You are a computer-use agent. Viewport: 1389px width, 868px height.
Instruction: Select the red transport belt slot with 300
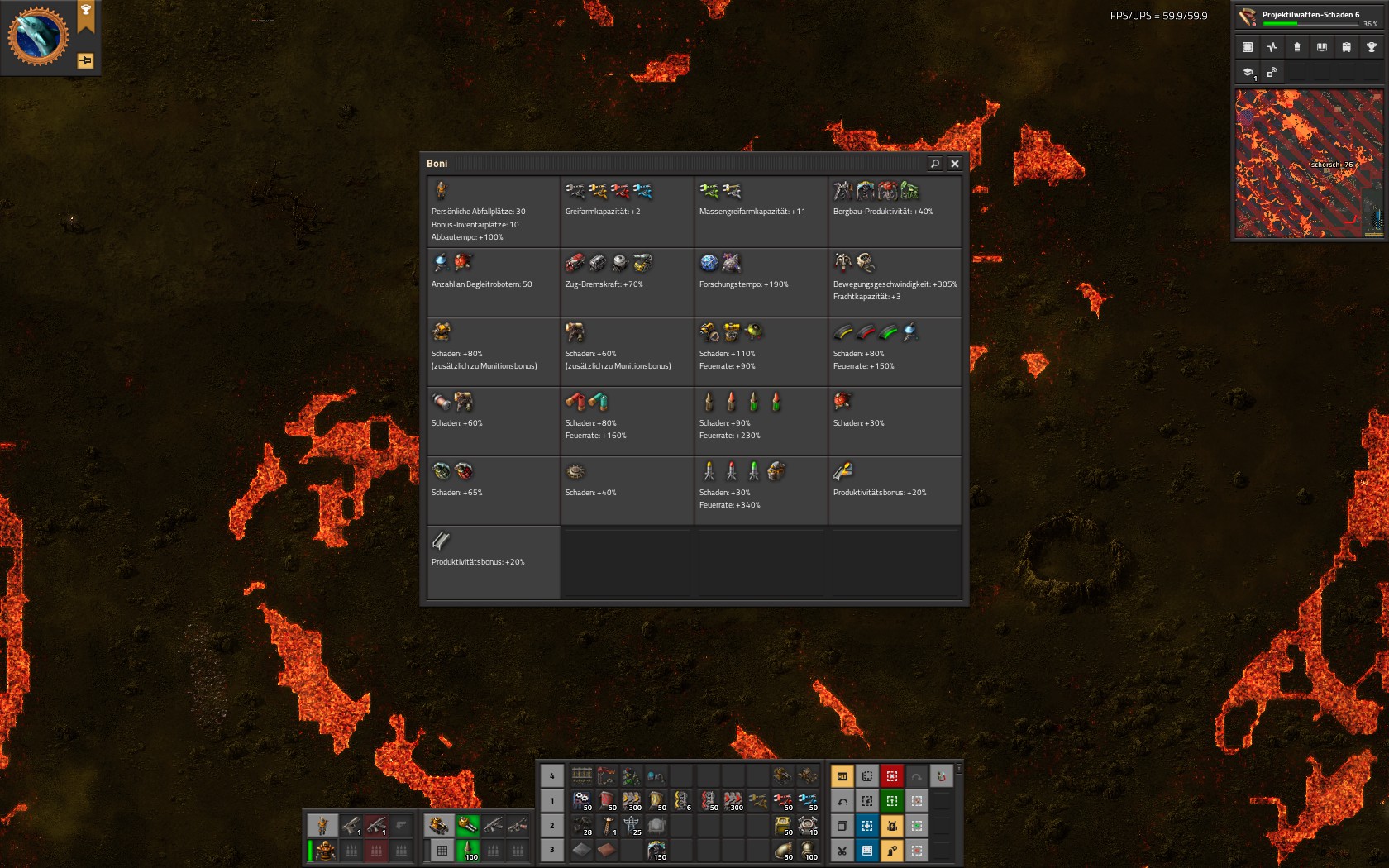733,800
